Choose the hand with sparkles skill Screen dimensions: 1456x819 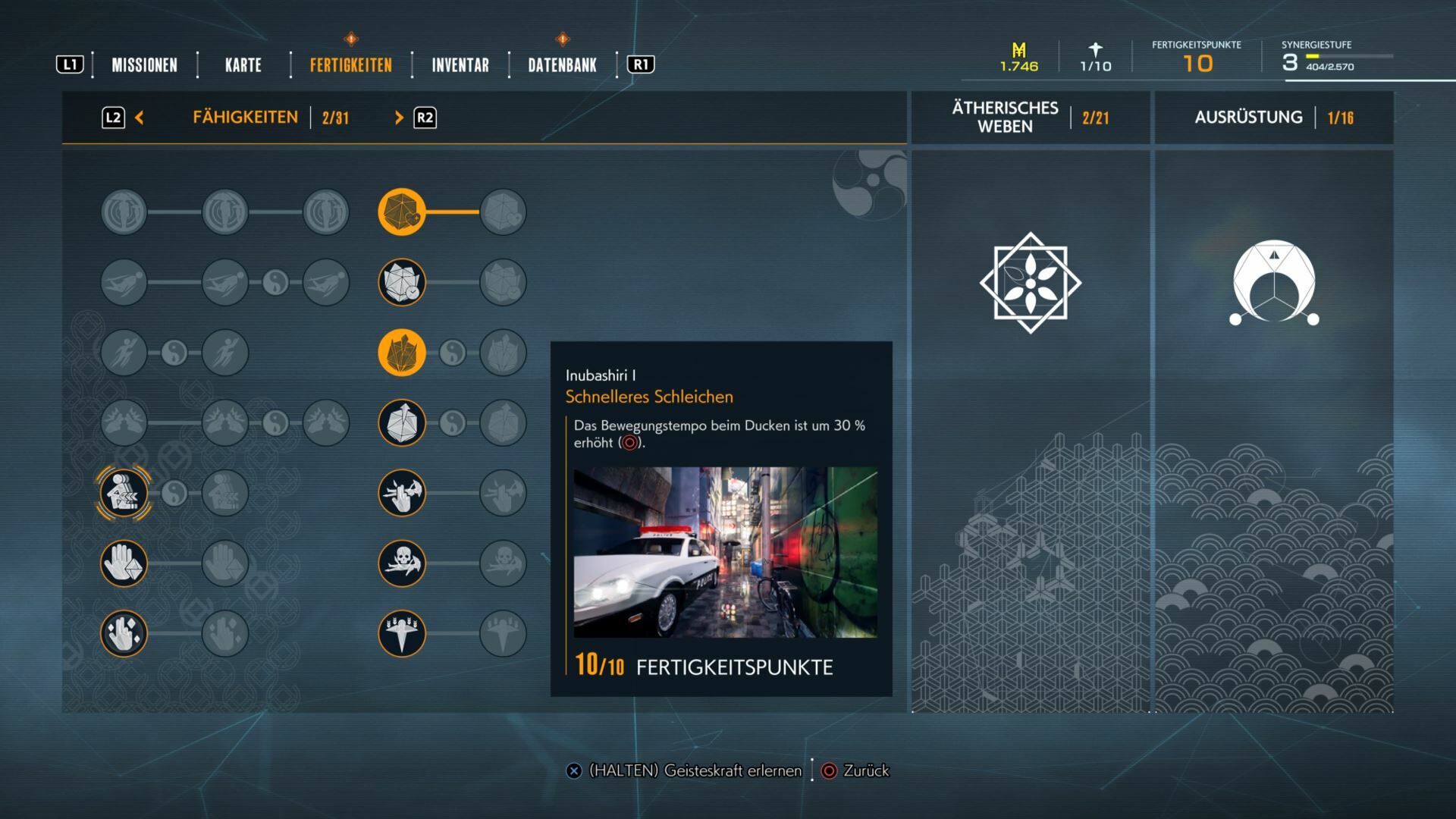[x=124, y=634]
